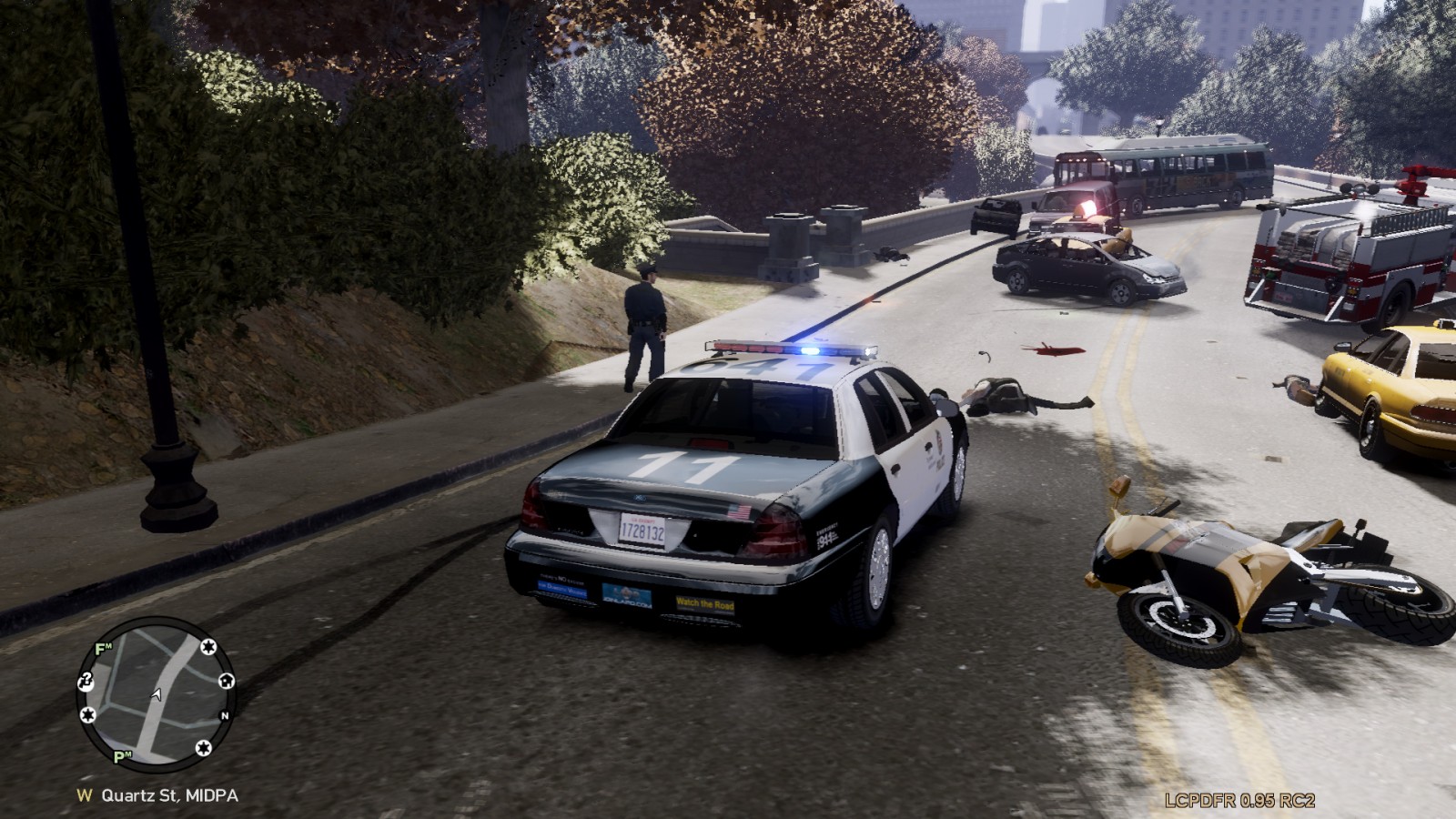Click the yellow Watch the Road bumper sticker
This screenshot has height=819, width=1456.
[706, 603]
